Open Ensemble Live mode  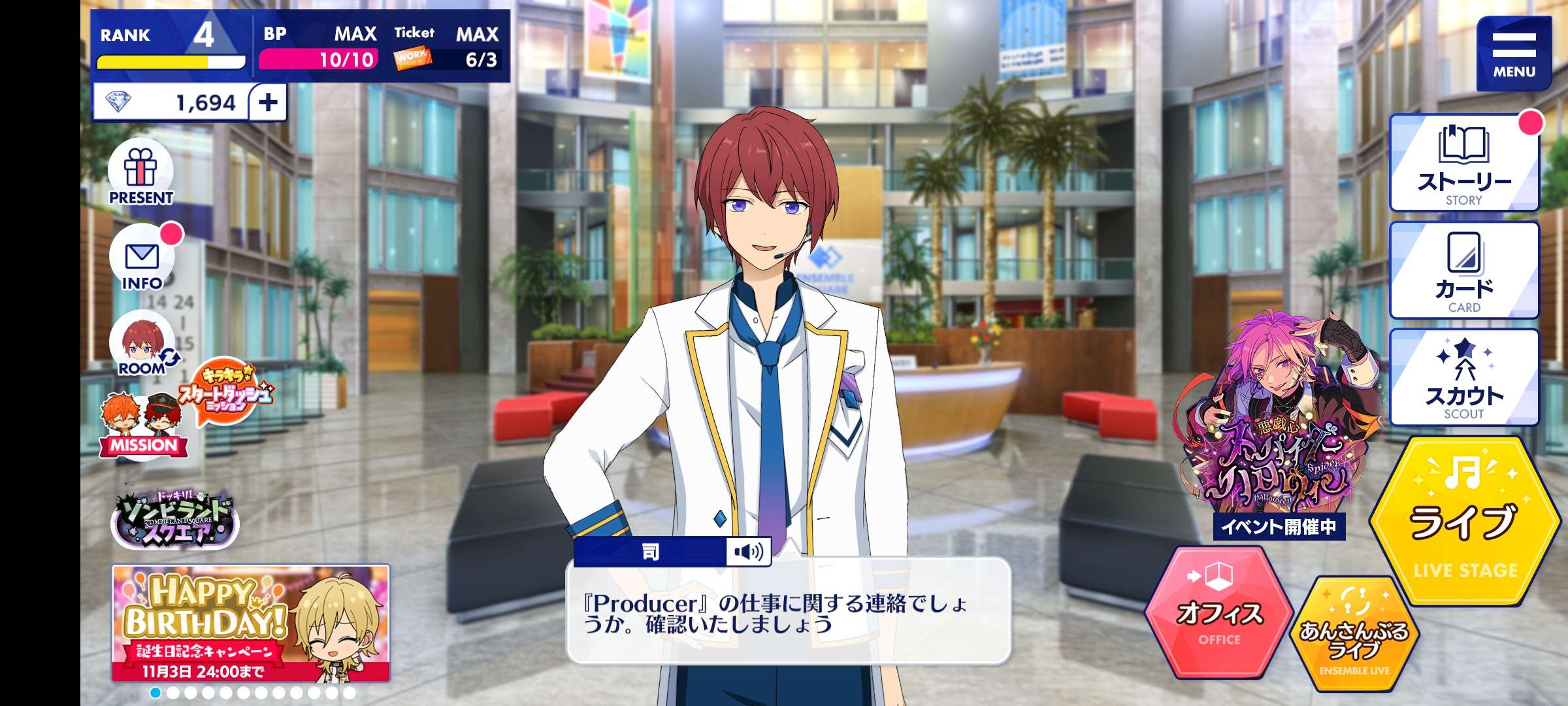tap(1354, 635)
